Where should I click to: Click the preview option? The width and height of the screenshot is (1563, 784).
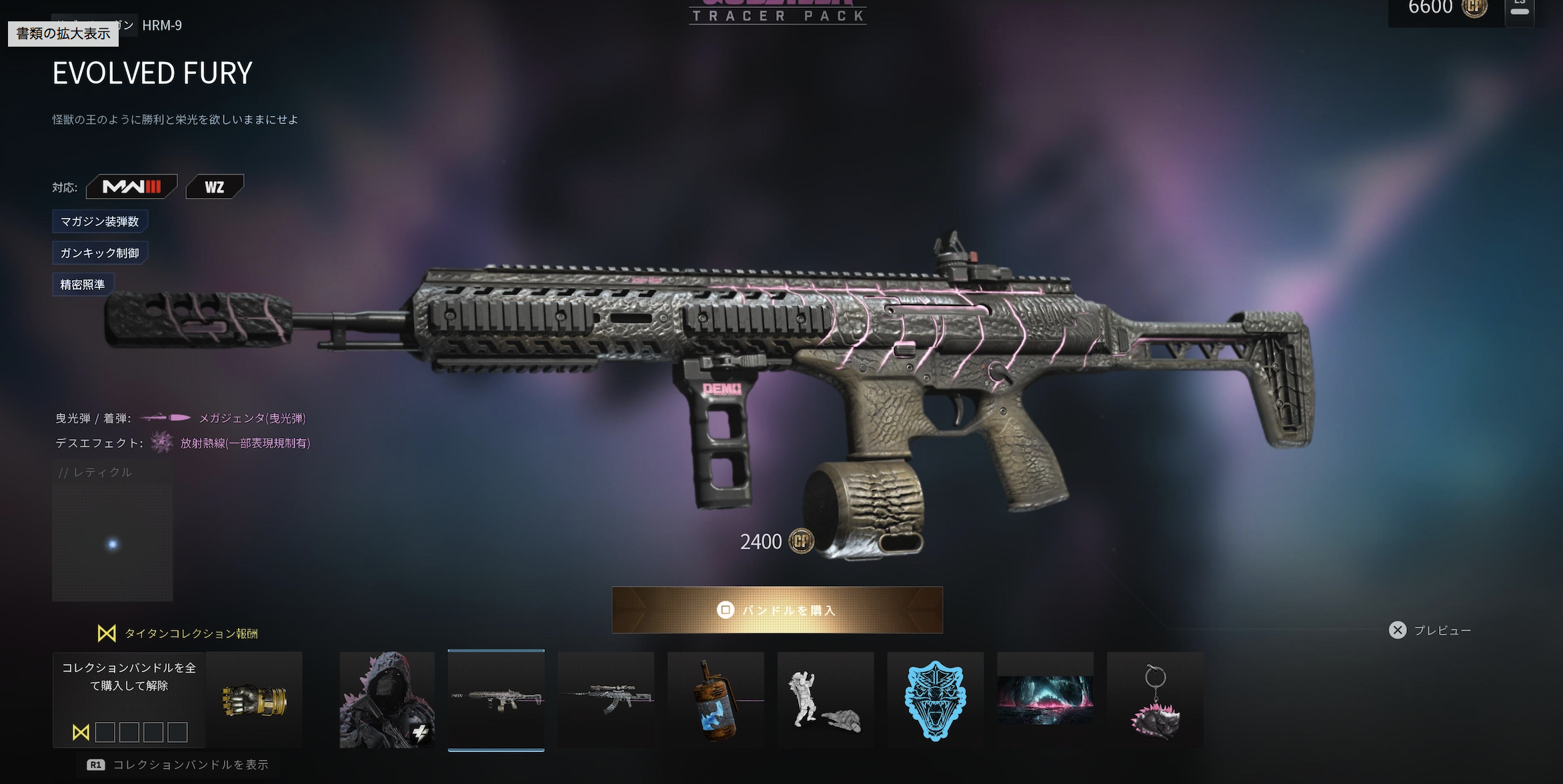(x=1430, y=630)
